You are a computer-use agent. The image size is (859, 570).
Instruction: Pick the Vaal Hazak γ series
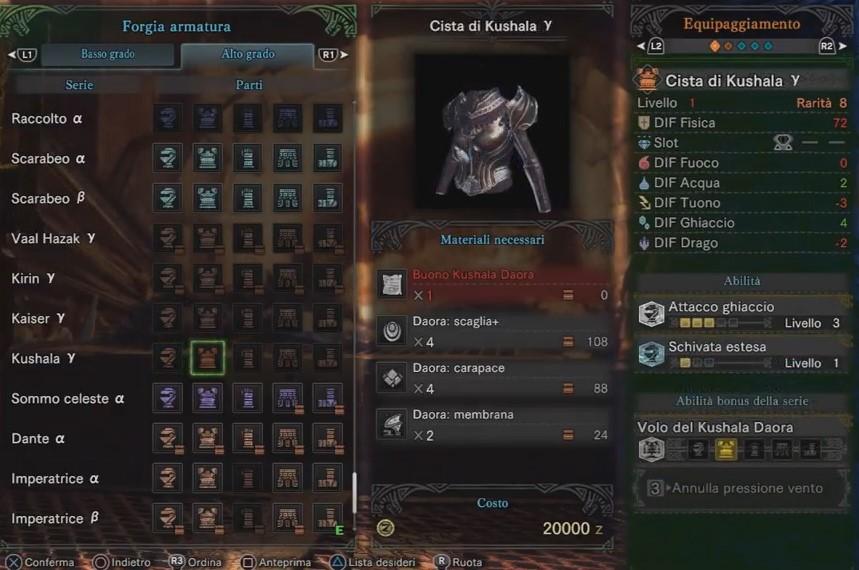click(x=53, y=239)
